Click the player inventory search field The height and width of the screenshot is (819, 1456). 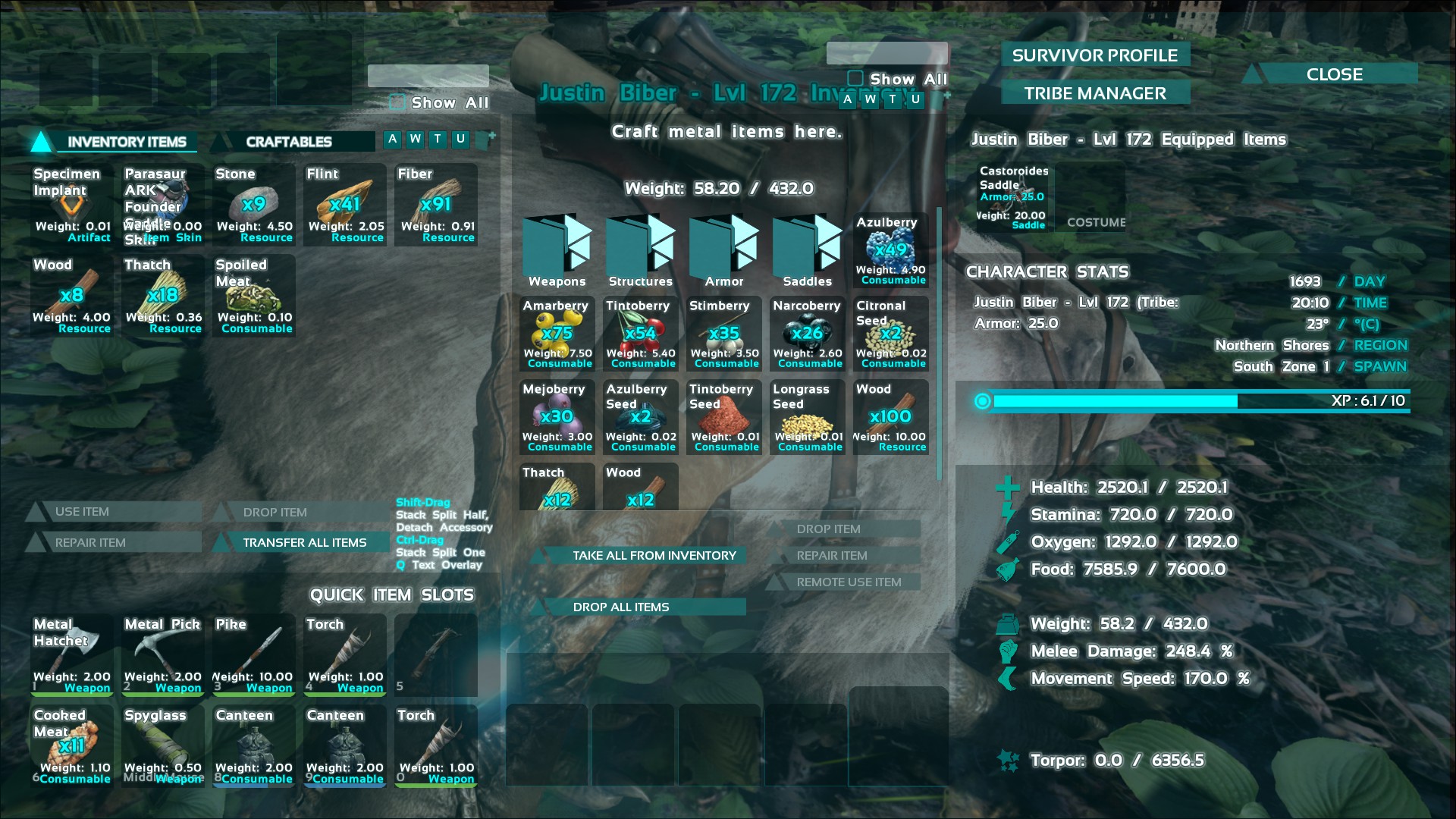(428, 76)
